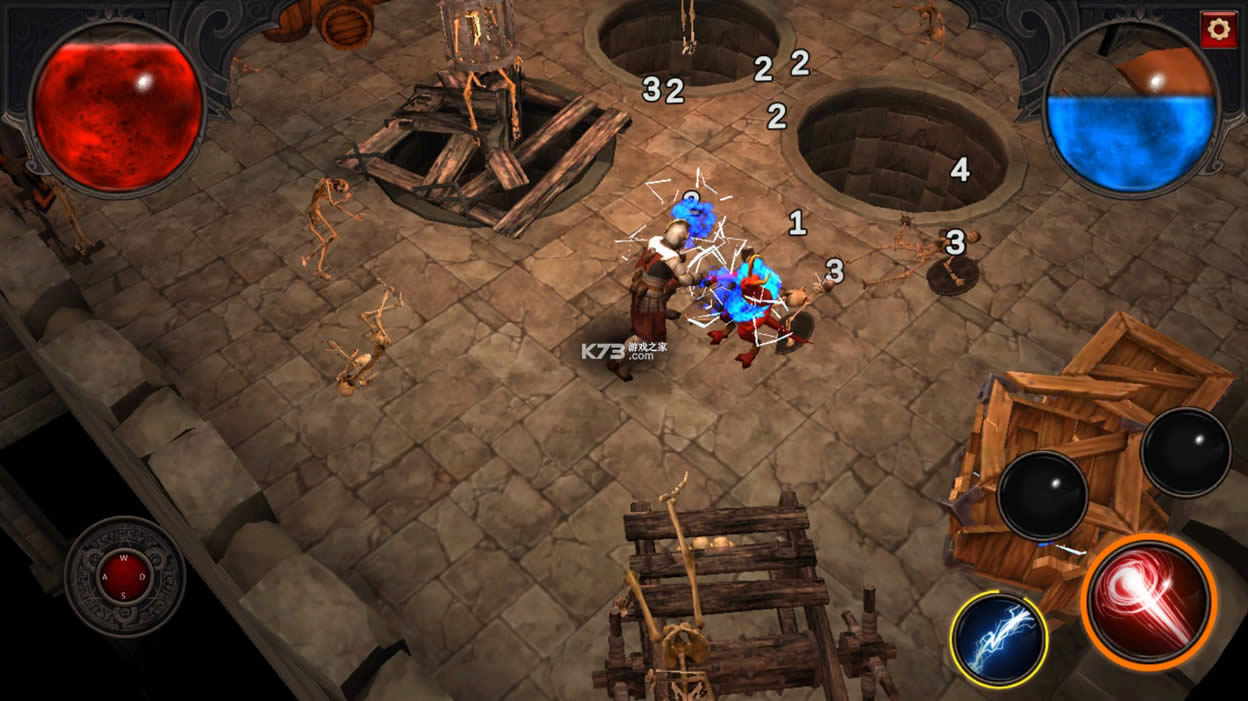This screenshot has width=1248, height=701.
Task: Open settings with the gear button
Action: 1217,29
